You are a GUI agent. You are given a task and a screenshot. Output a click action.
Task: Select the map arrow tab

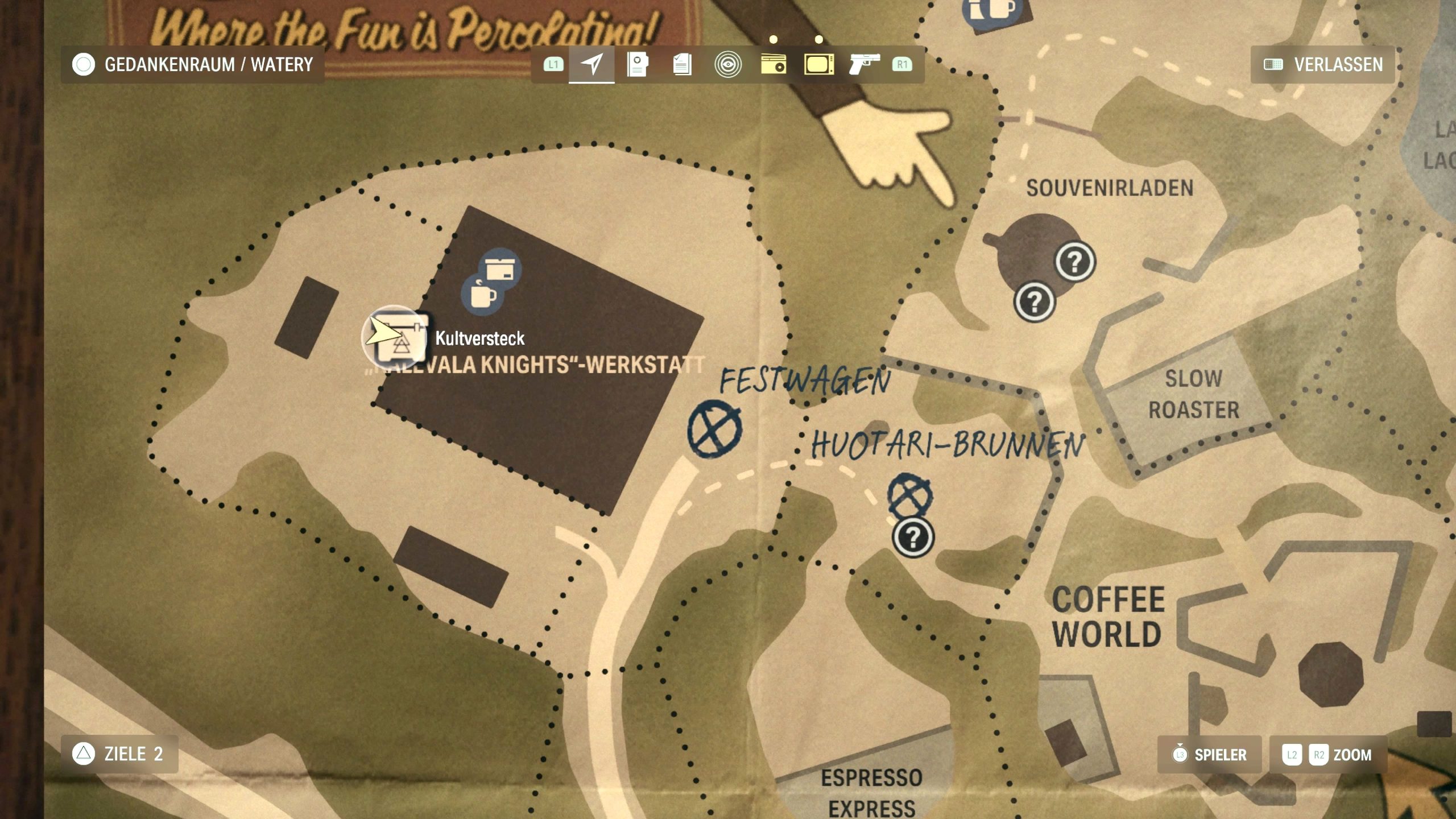tap(591, 64)
